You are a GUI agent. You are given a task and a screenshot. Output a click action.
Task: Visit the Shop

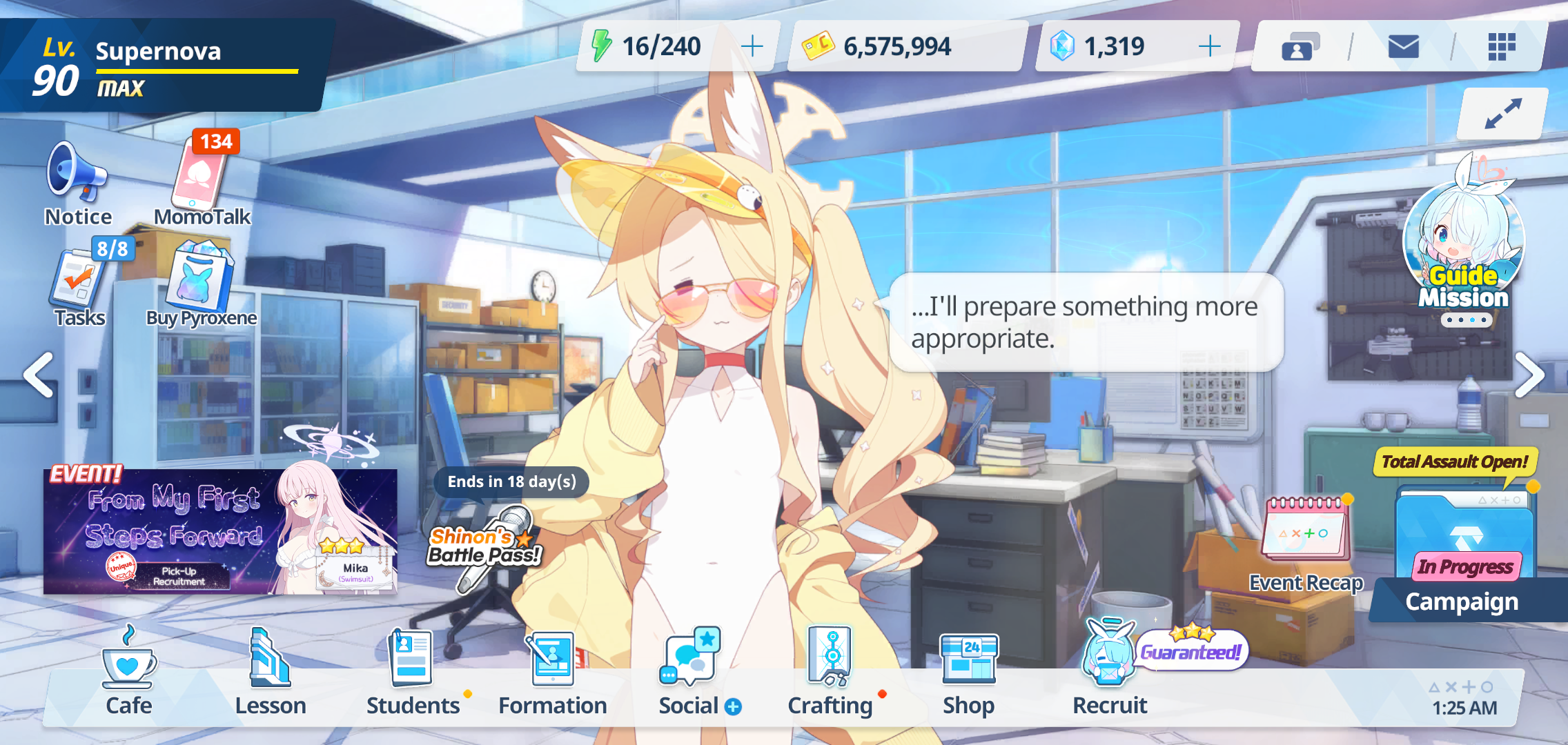(969, 673)
